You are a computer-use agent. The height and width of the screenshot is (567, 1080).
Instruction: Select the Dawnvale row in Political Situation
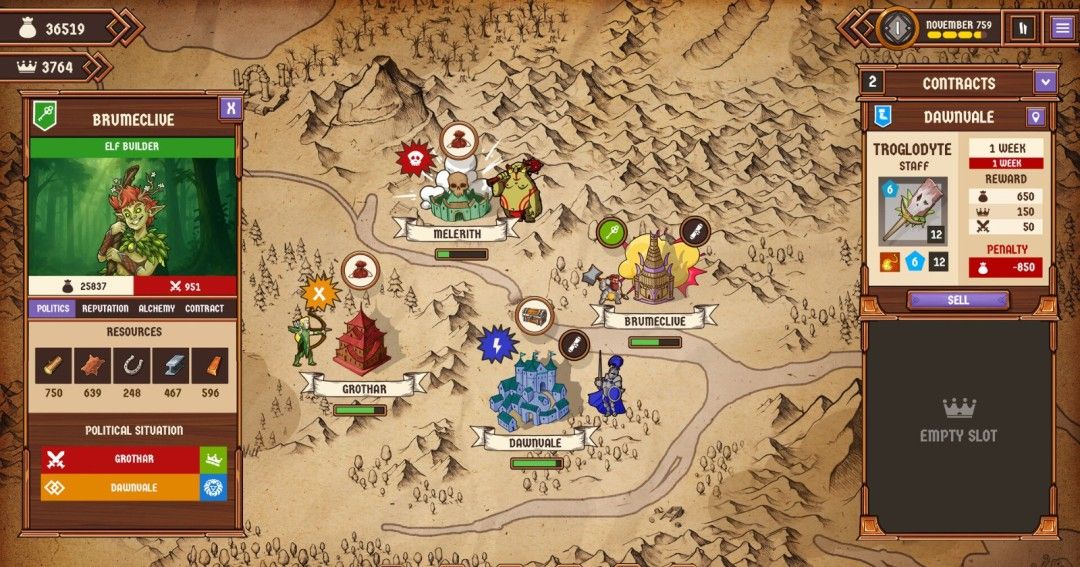coord(120,487)
